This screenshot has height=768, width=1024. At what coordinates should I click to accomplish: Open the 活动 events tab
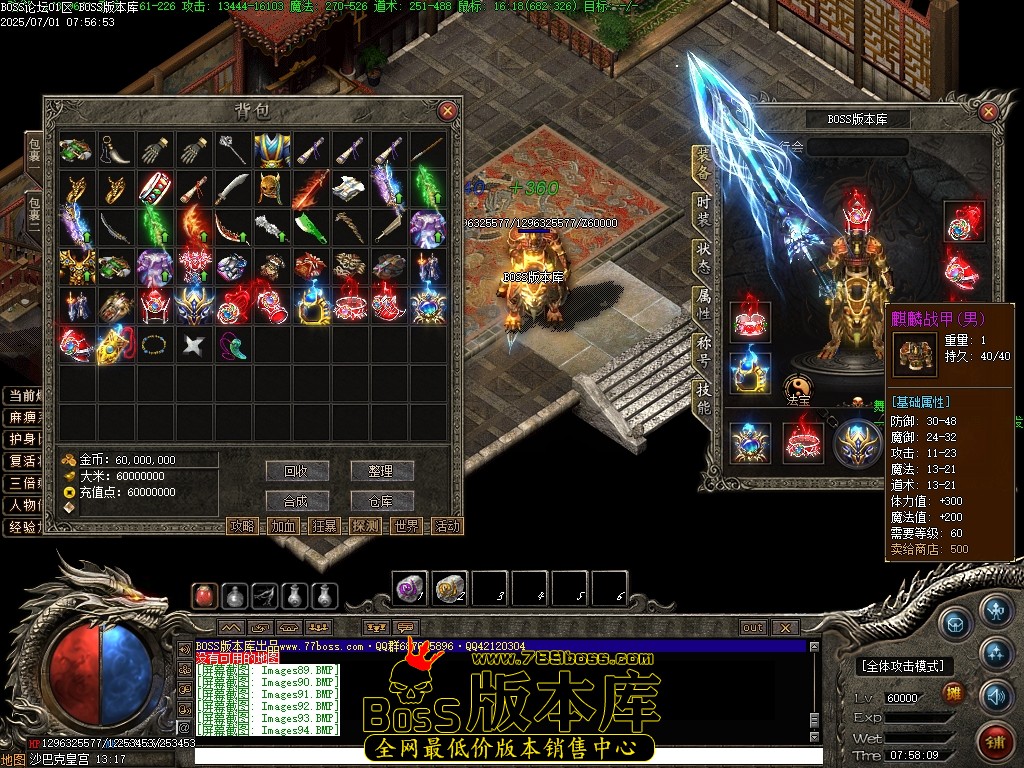[447, 526]
